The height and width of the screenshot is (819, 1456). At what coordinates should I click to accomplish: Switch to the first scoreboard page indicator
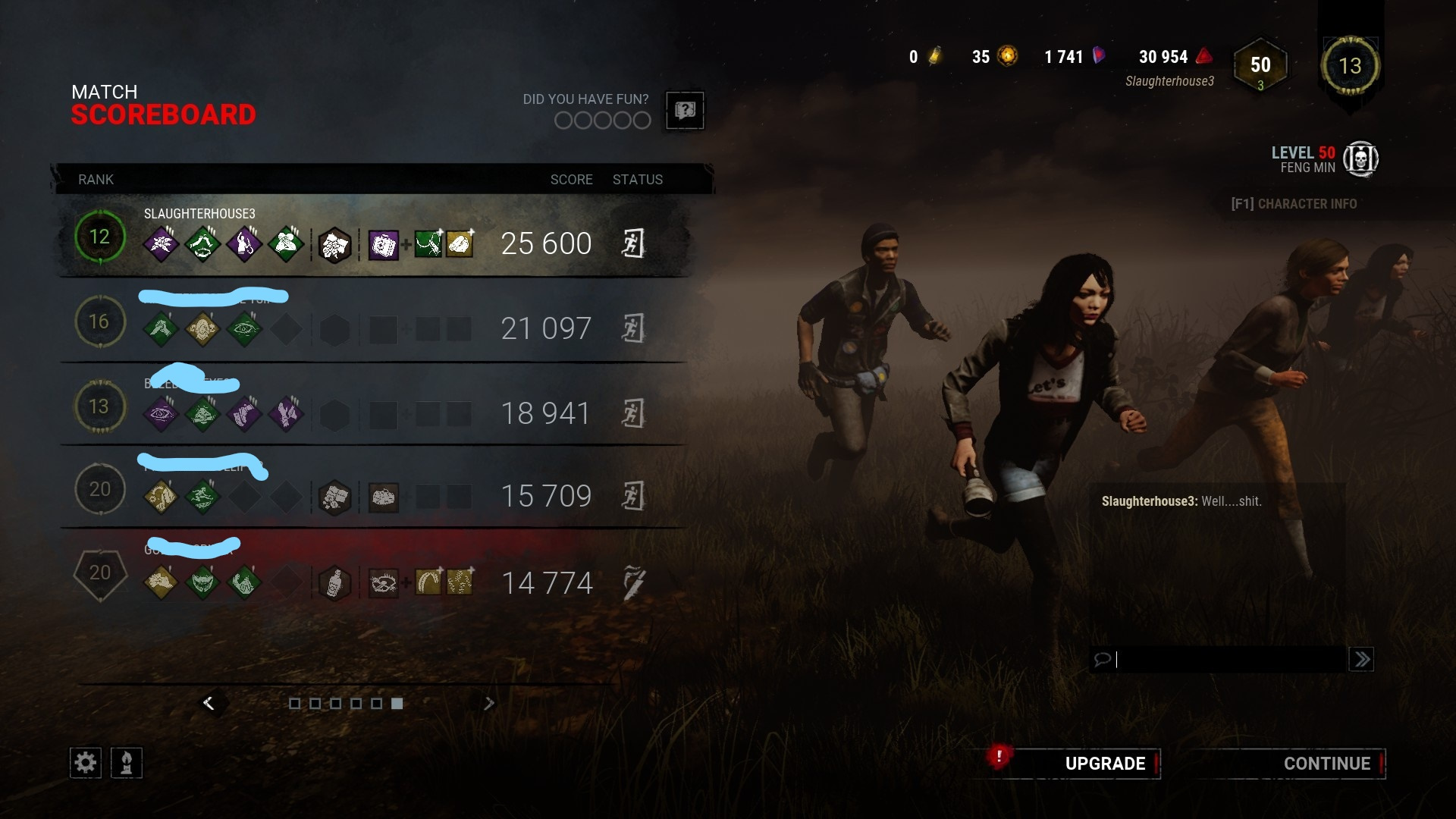[x=295, y=704]
